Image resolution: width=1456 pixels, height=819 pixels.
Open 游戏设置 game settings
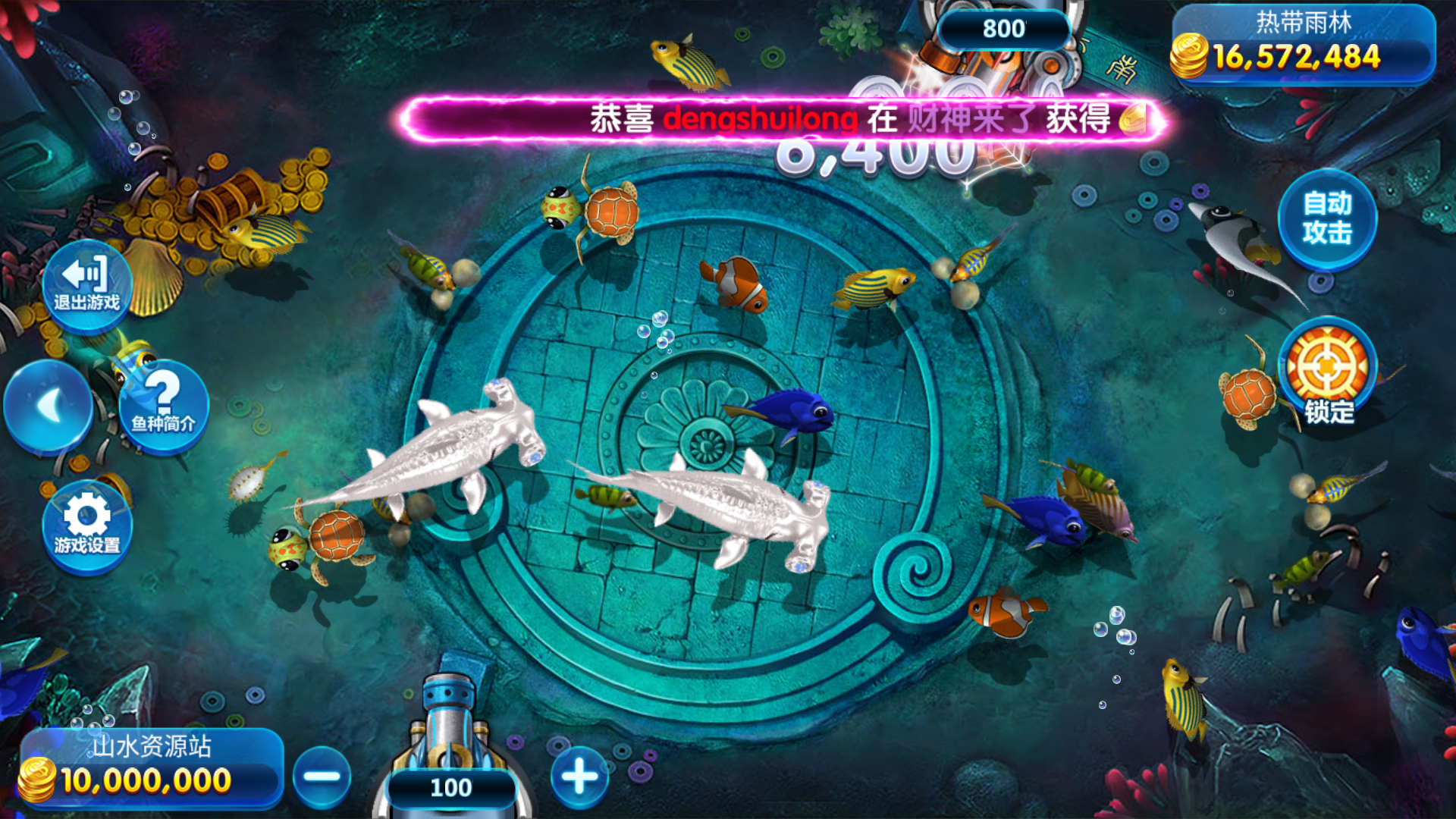tap(87, 526)
